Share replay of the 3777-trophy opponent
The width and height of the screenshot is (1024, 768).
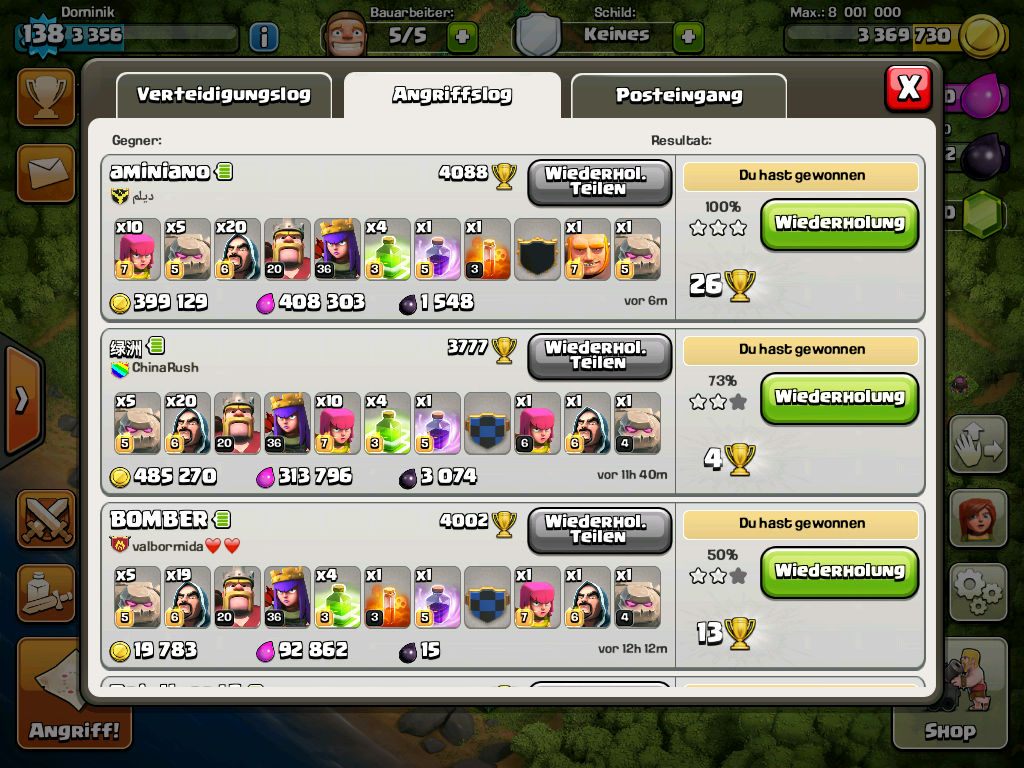tap(598, 356)
